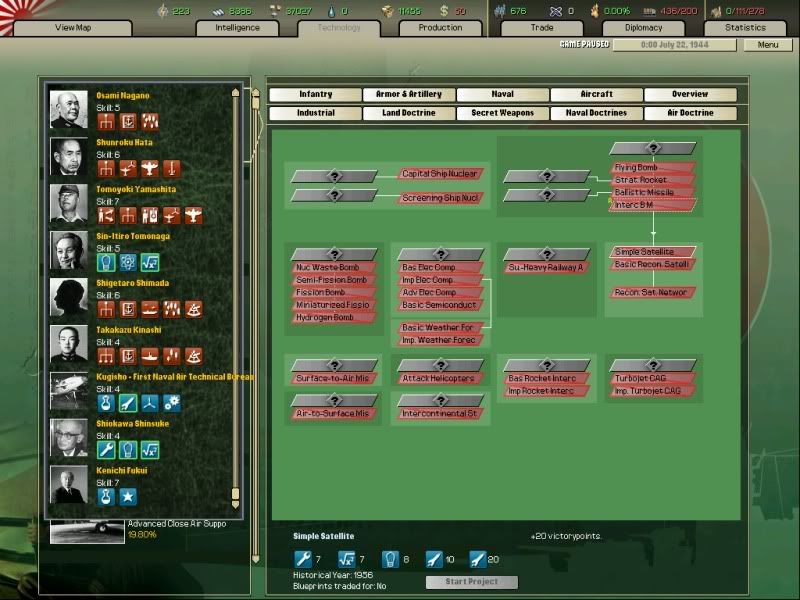Screen dimensions: 800x600
Task: Choose the Armor & Artillery category
Action: (408, 95)
